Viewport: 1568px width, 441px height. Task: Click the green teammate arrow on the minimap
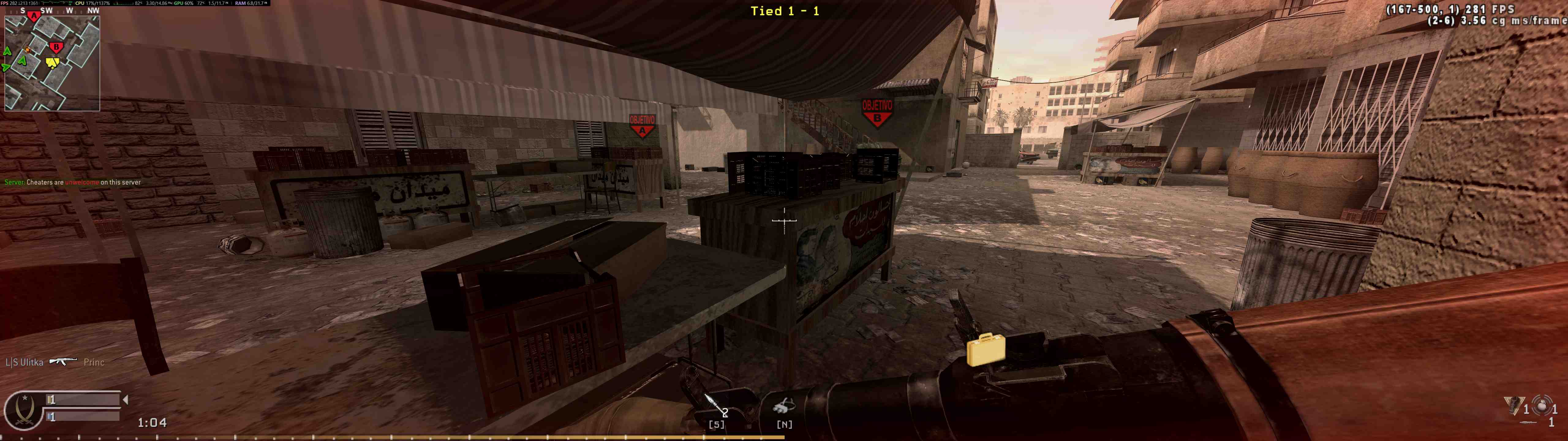(23, 61)
